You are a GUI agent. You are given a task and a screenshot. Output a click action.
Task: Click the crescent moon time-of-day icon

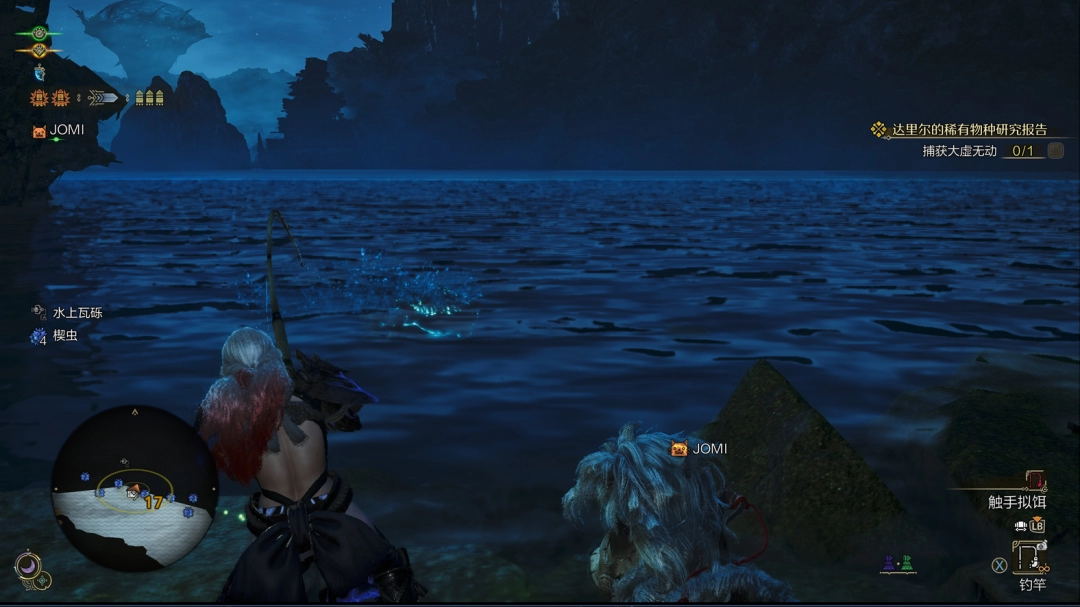coord(27,568)
